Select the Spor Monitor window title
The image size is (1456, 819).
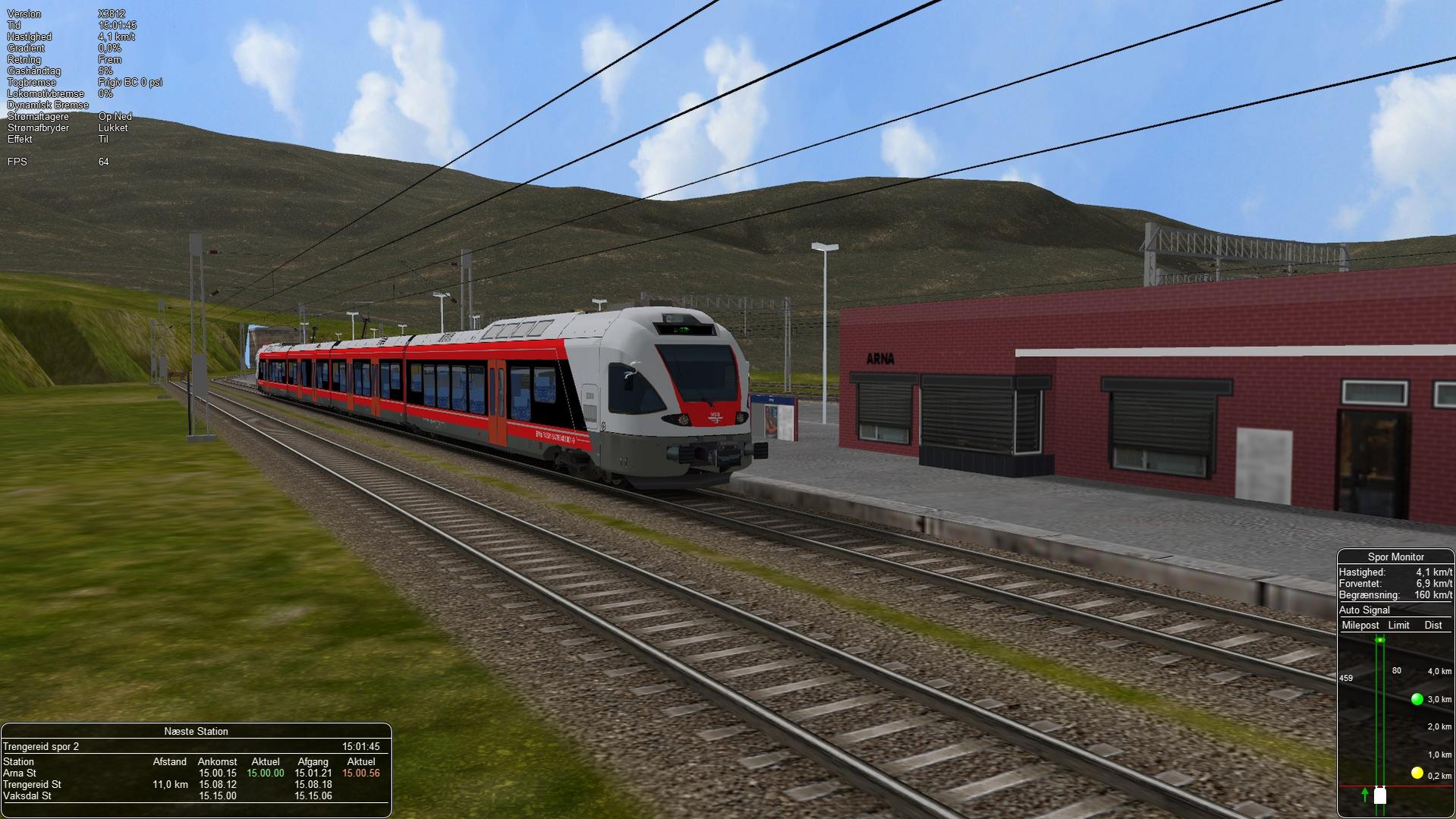pos(1395,556)
